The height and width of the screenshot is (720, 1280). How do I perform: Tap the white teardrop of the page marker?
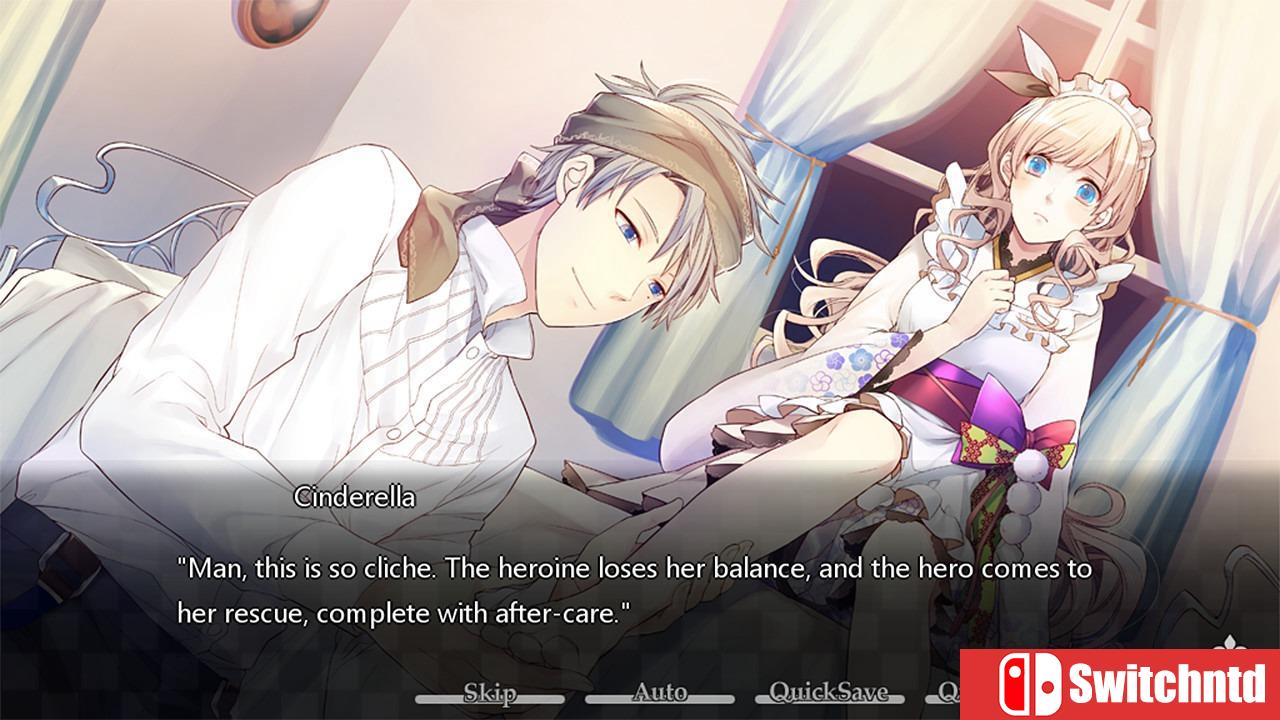coord(1230,640)
